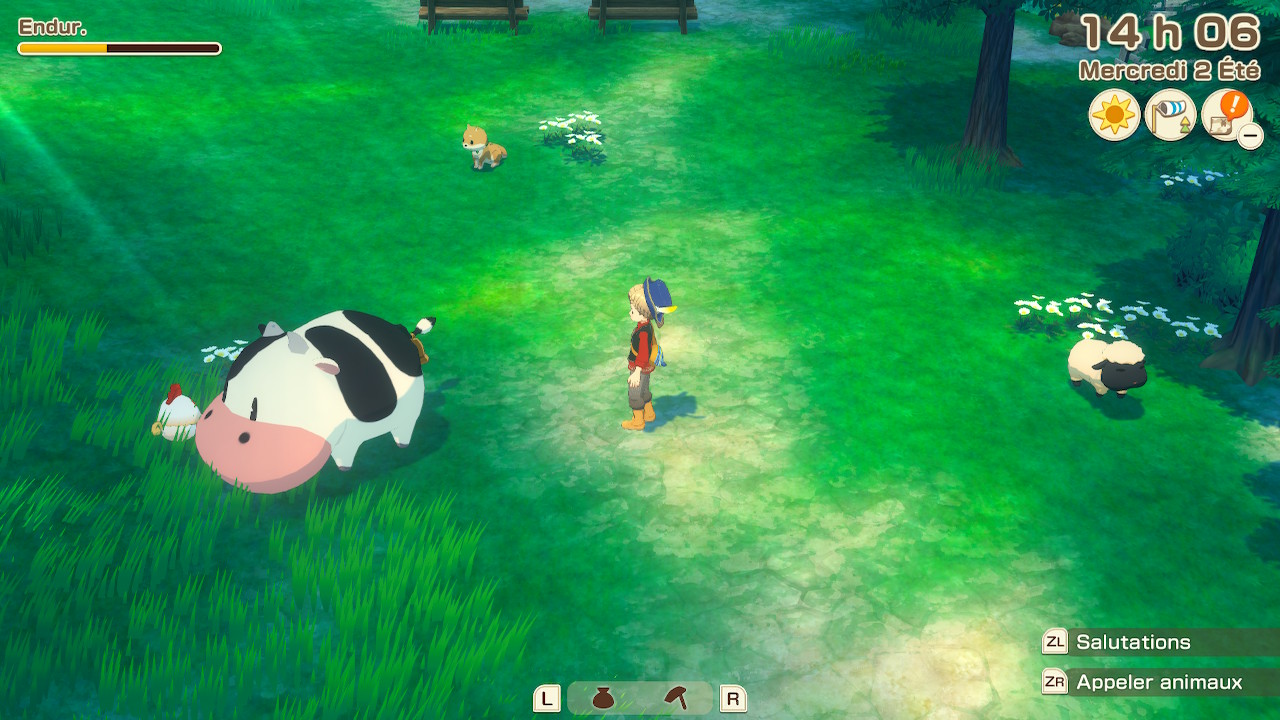Click the 14 h 06 clock display
This screenshot has height=720, width=1280.
click(x=1170, y=32)
